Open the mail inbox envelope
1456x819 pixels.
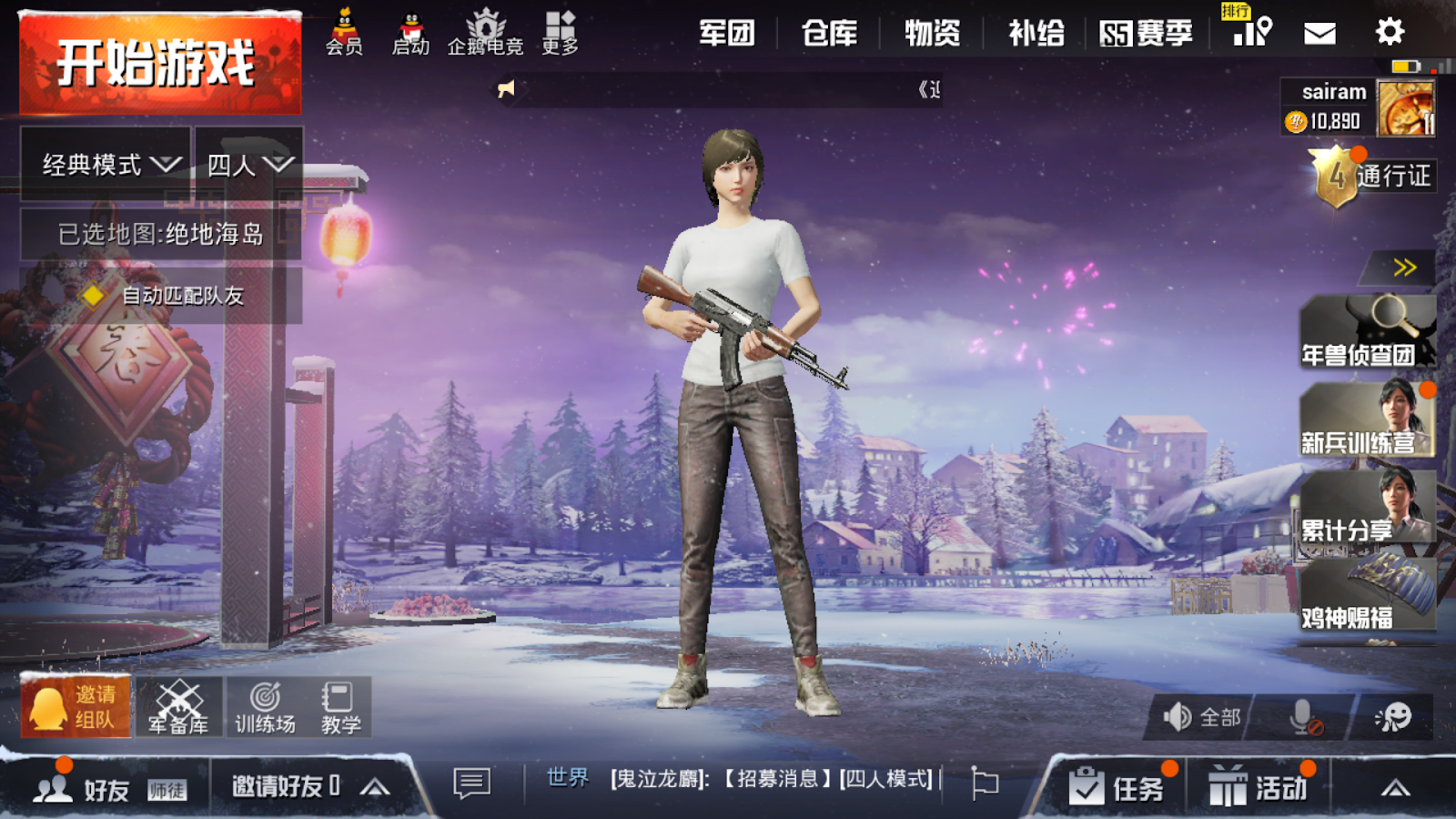click(1319, 32)
